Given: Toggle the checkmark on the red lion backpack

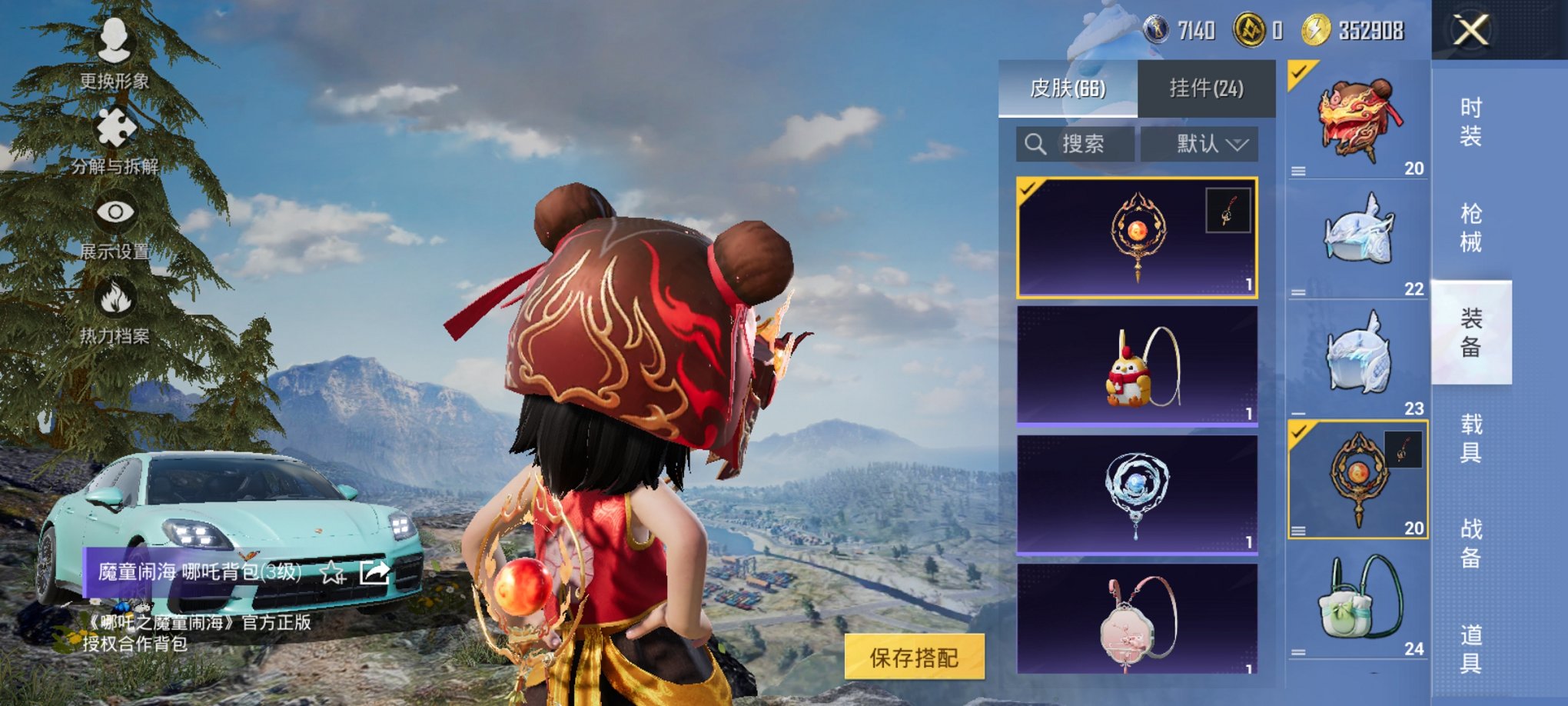Looking at the screenshot, I should [x=1299, y=73].
